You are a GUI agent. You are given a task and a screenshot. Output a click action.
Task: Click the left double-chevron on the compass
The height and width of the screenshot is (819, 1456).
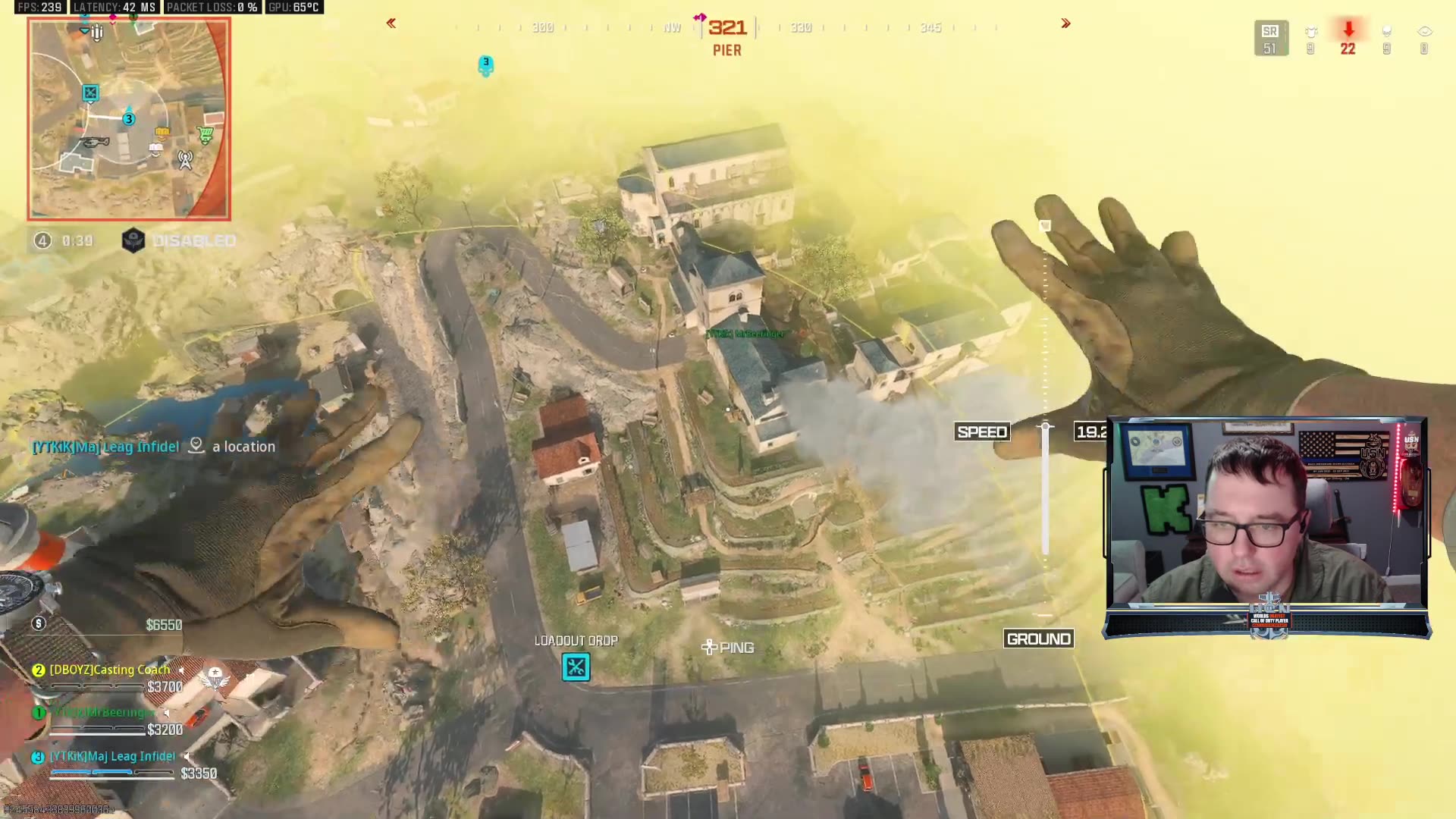pyautogui.click(x=391, y=23)
